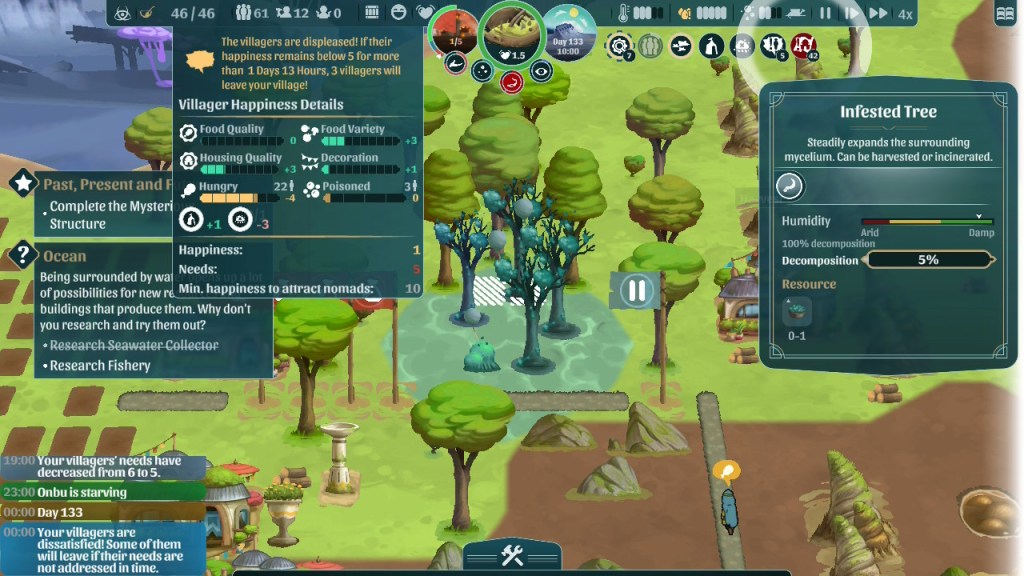Screen dimensions: 1024x576
Task: Set game to normal play speed
Action: (x=851, y=13)
